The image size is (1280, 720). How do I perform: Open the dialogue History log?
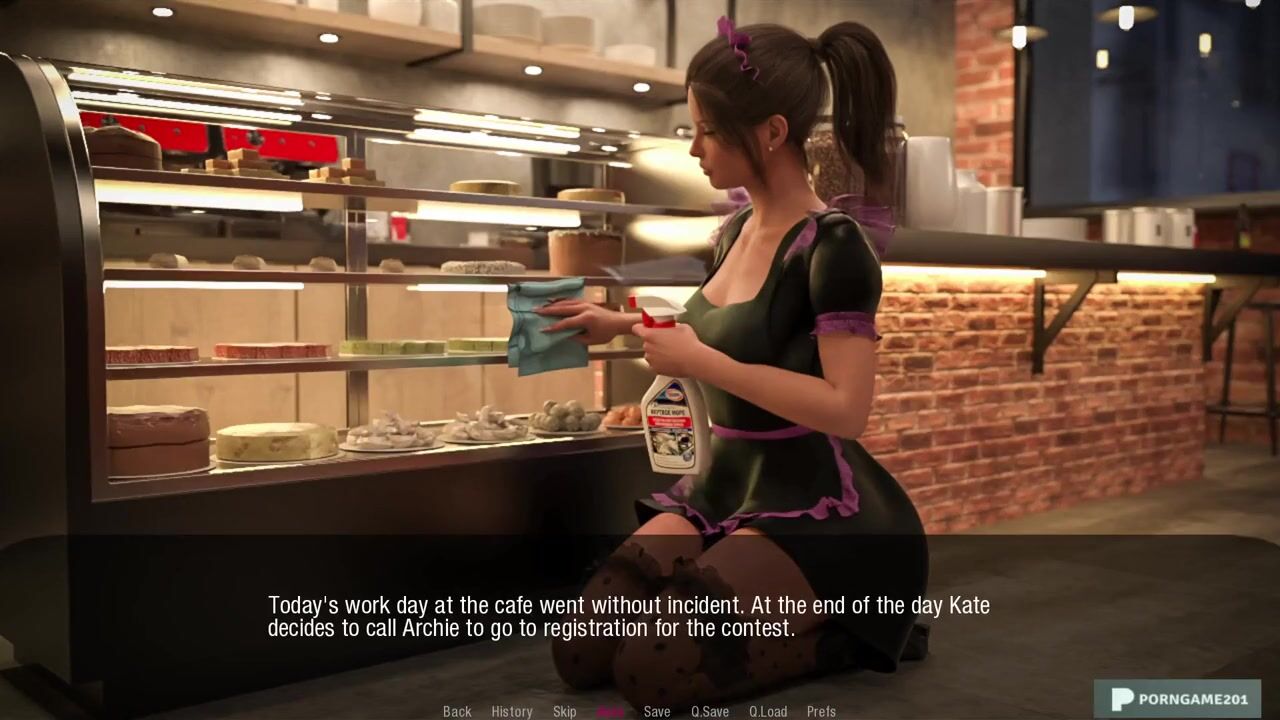(511, 711)
